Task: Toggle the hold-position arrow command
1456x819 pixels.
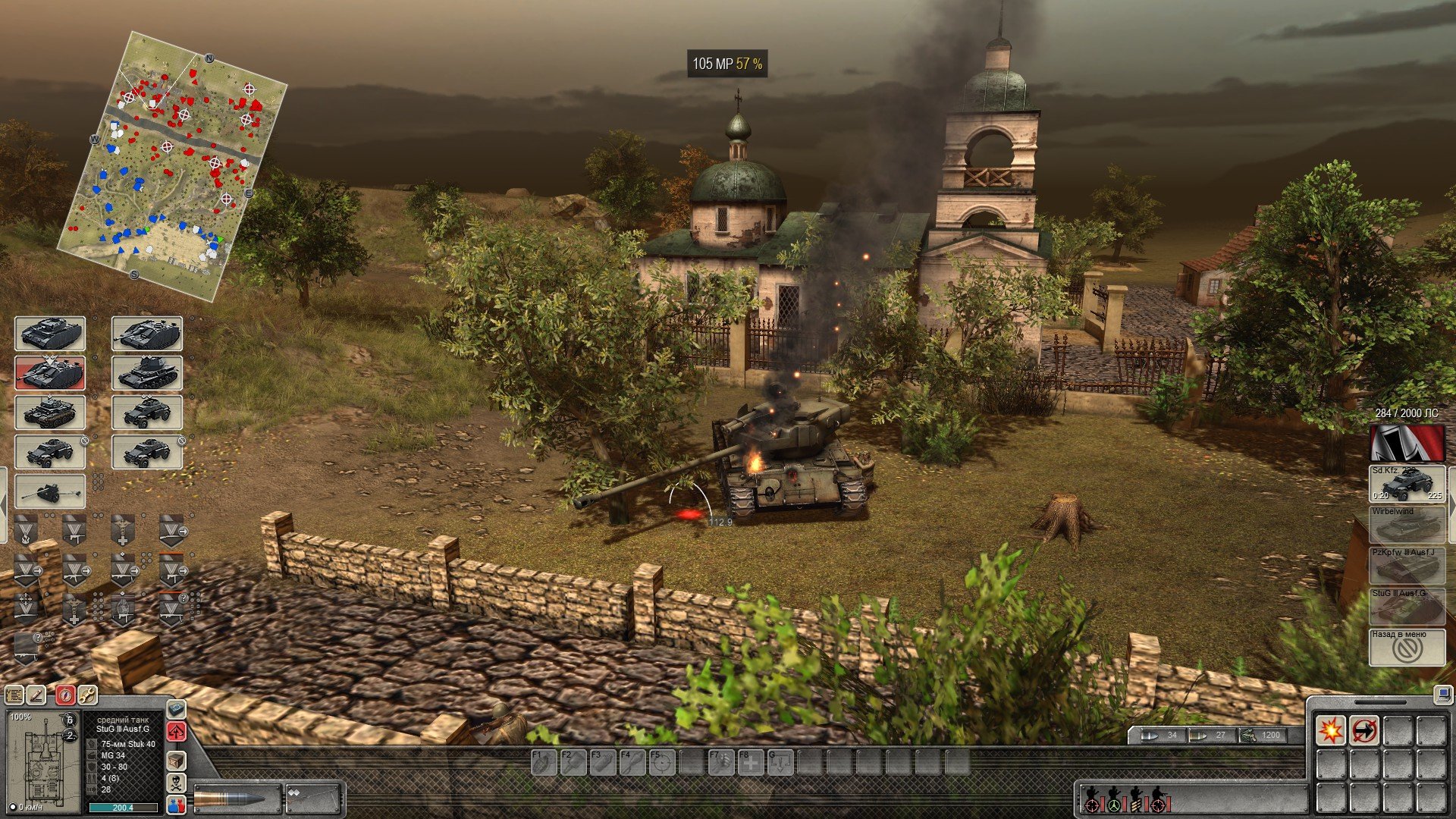Action: 1363,730
